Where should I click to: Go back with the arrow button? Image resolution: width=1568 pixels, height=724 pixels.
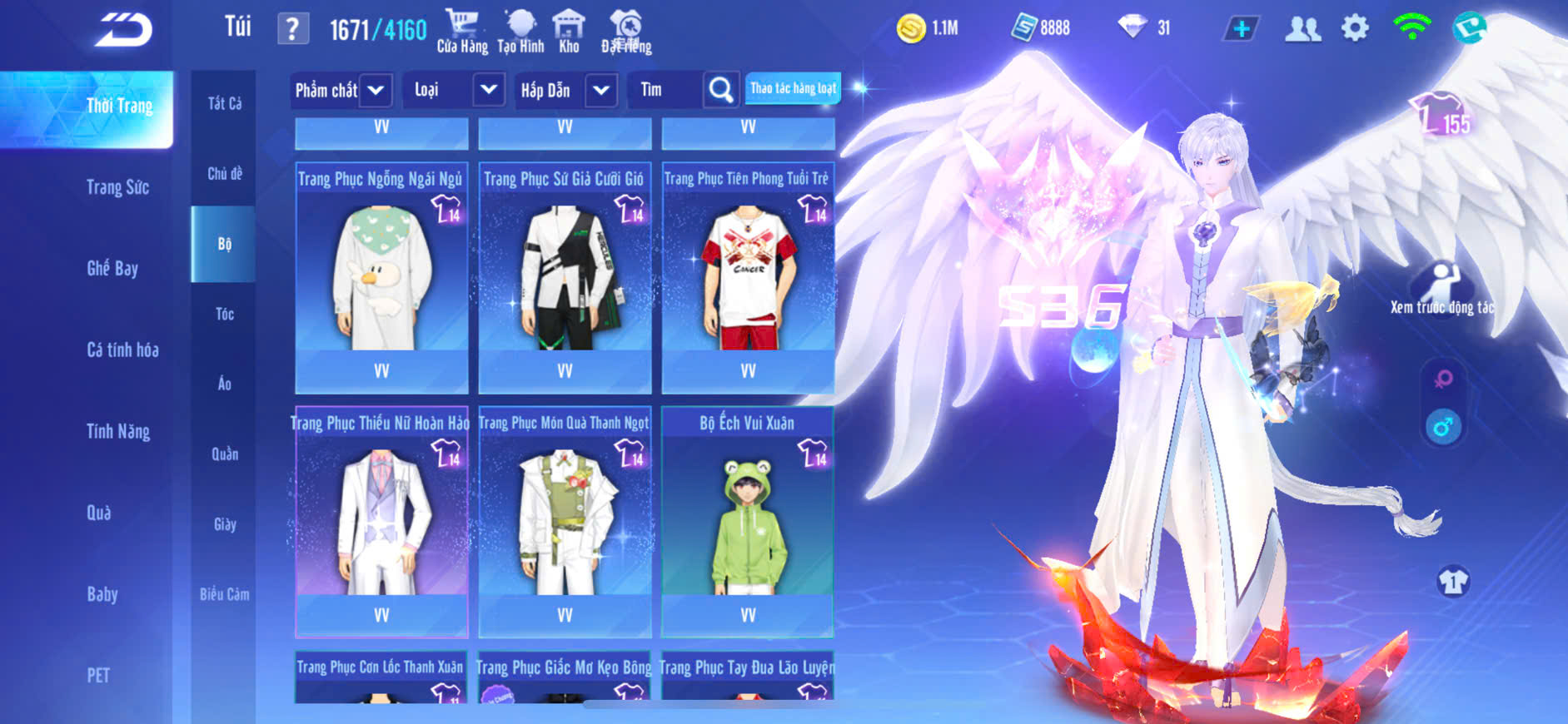124,30
